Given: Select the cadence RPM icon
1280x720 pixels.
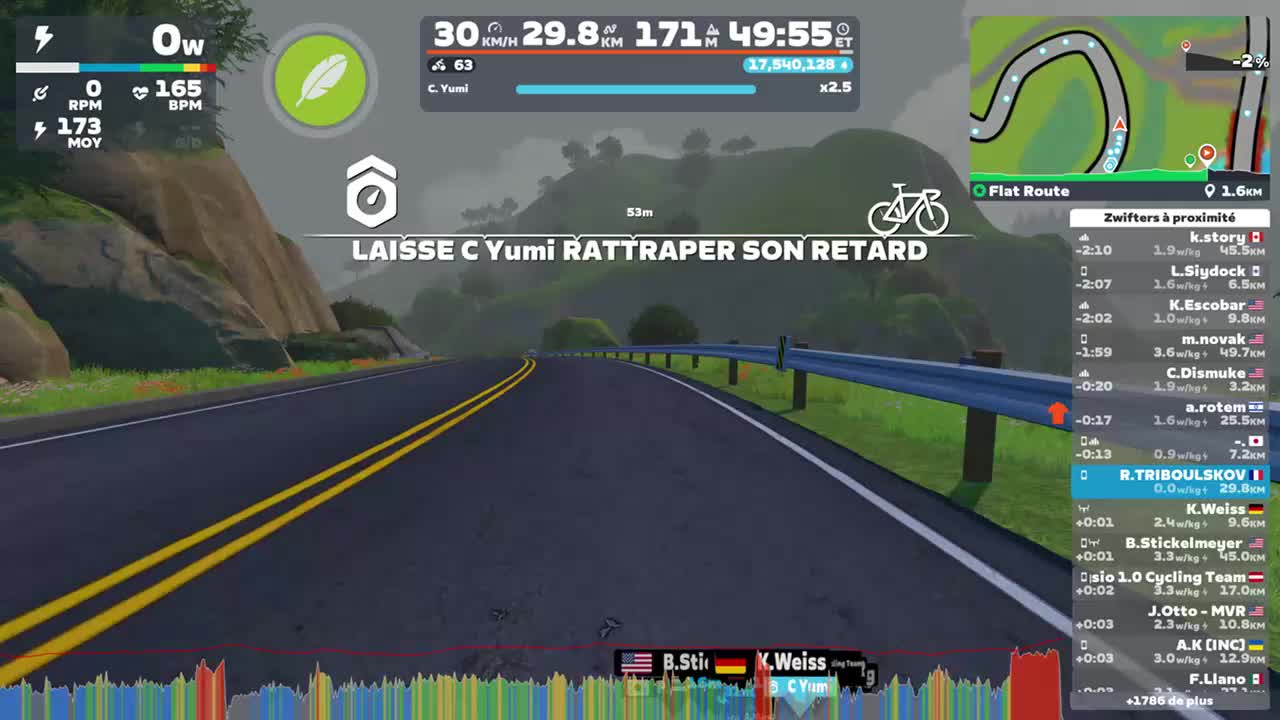Looking at the screenshot, I should point(40,92).
